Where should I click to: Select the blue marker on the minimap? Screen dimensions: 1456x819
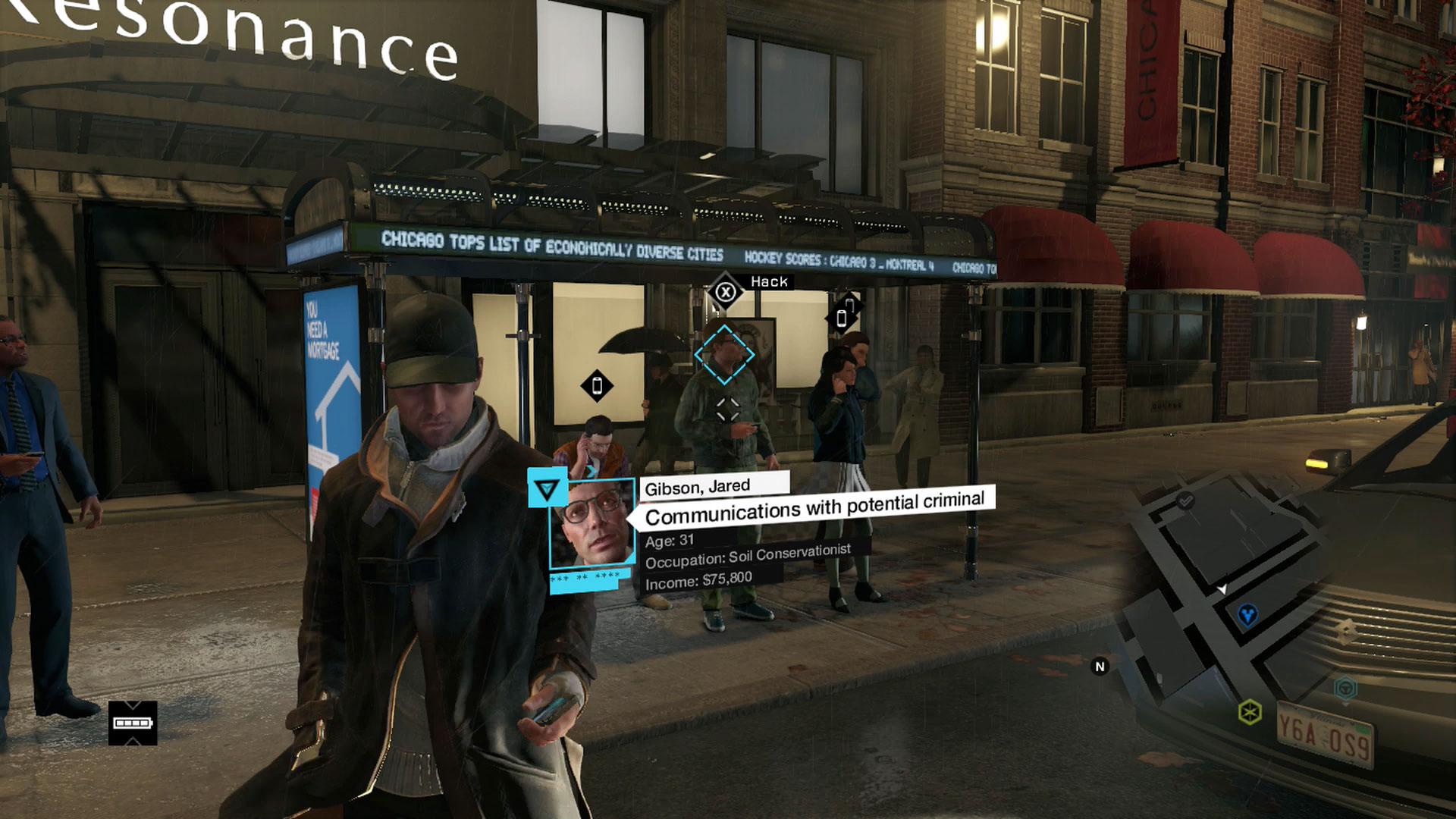pos(1247,614)
